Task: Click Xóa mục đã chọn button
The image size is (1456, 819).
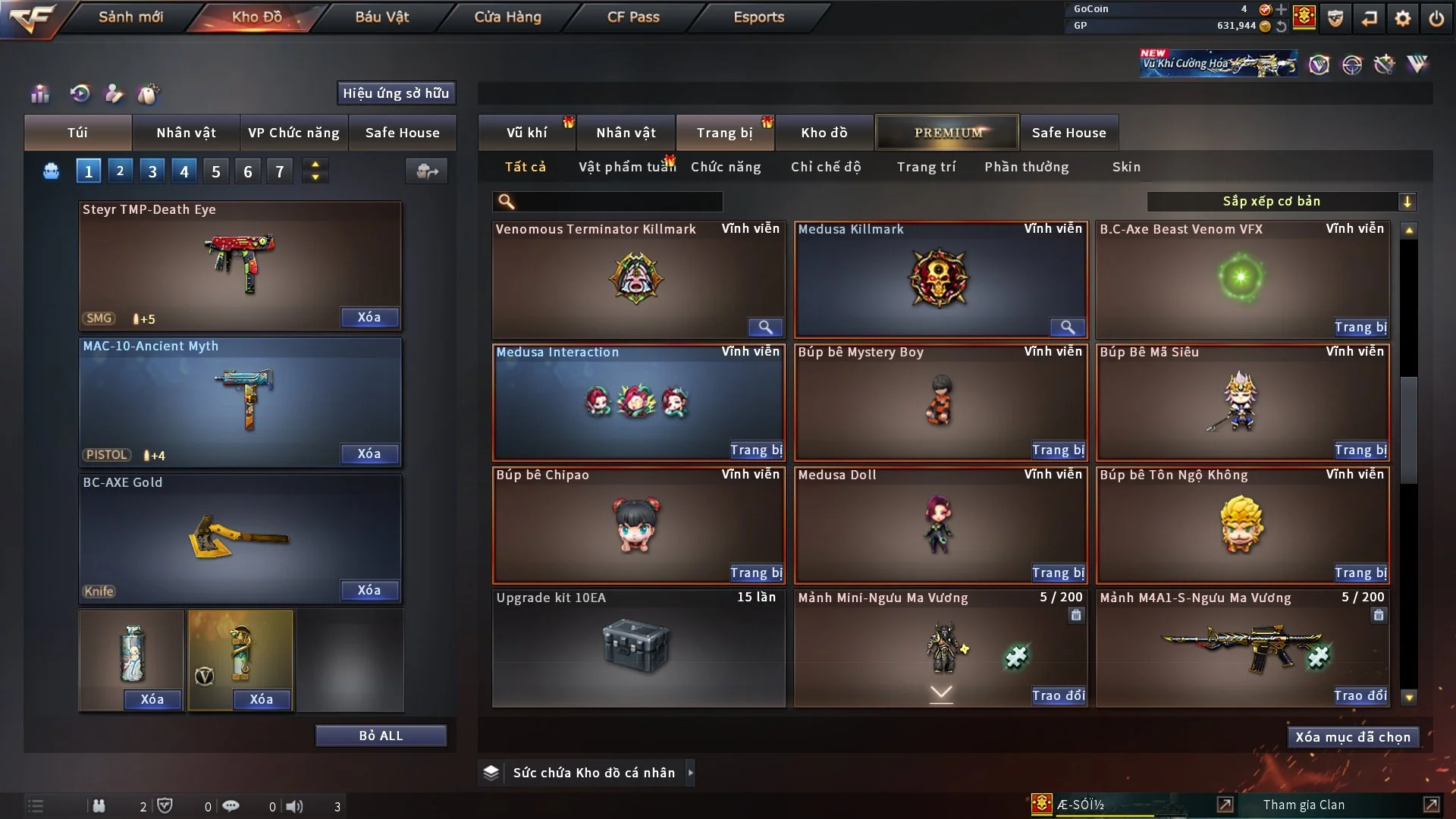Action: 1352,737
